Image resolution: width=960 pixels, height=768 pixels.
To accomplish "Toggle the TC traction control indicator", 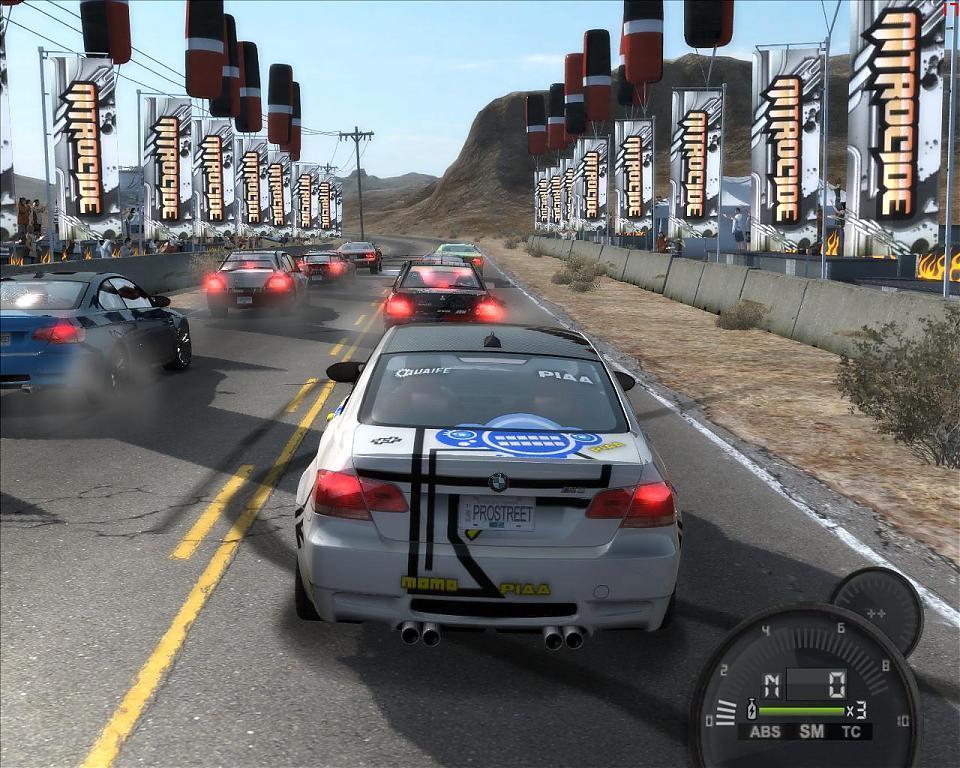I will [853, 731].
